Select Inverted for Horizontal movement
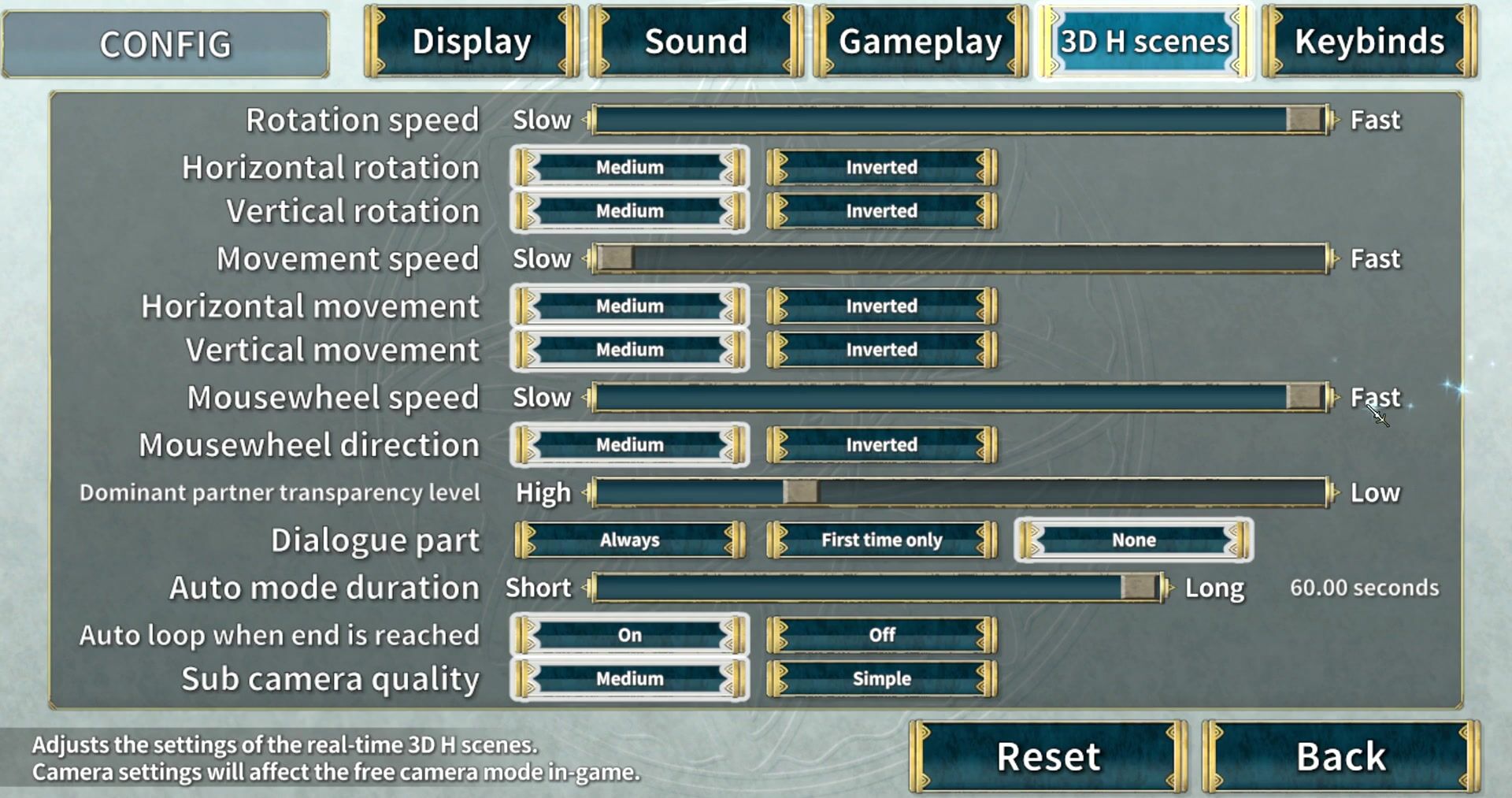The height and width of the screenshot is (798, 1512). [x=881, y=306]
